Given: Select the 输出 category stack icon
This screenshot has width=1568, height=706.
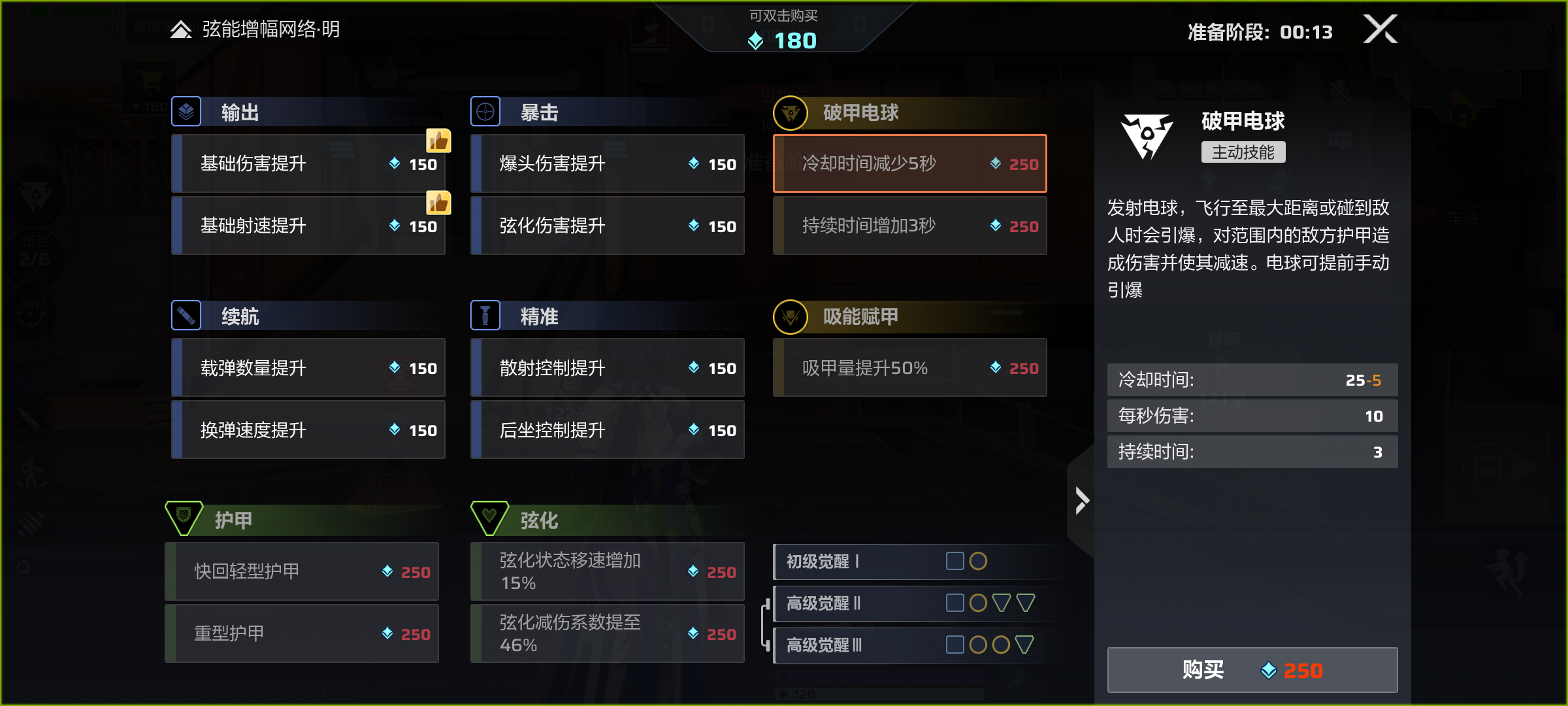Looking at the screenshot, I should [x=186, y=111].
